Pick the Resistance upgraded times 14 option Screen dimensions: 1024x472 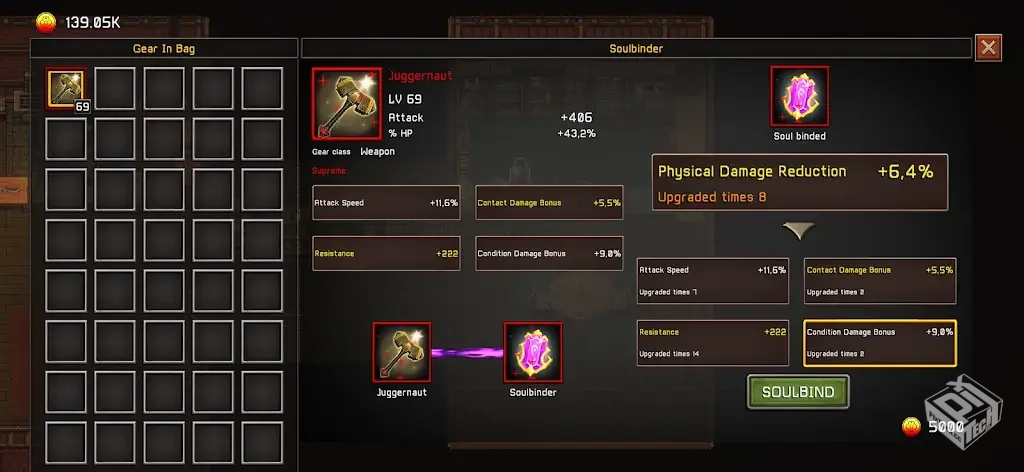coord(712,342)
